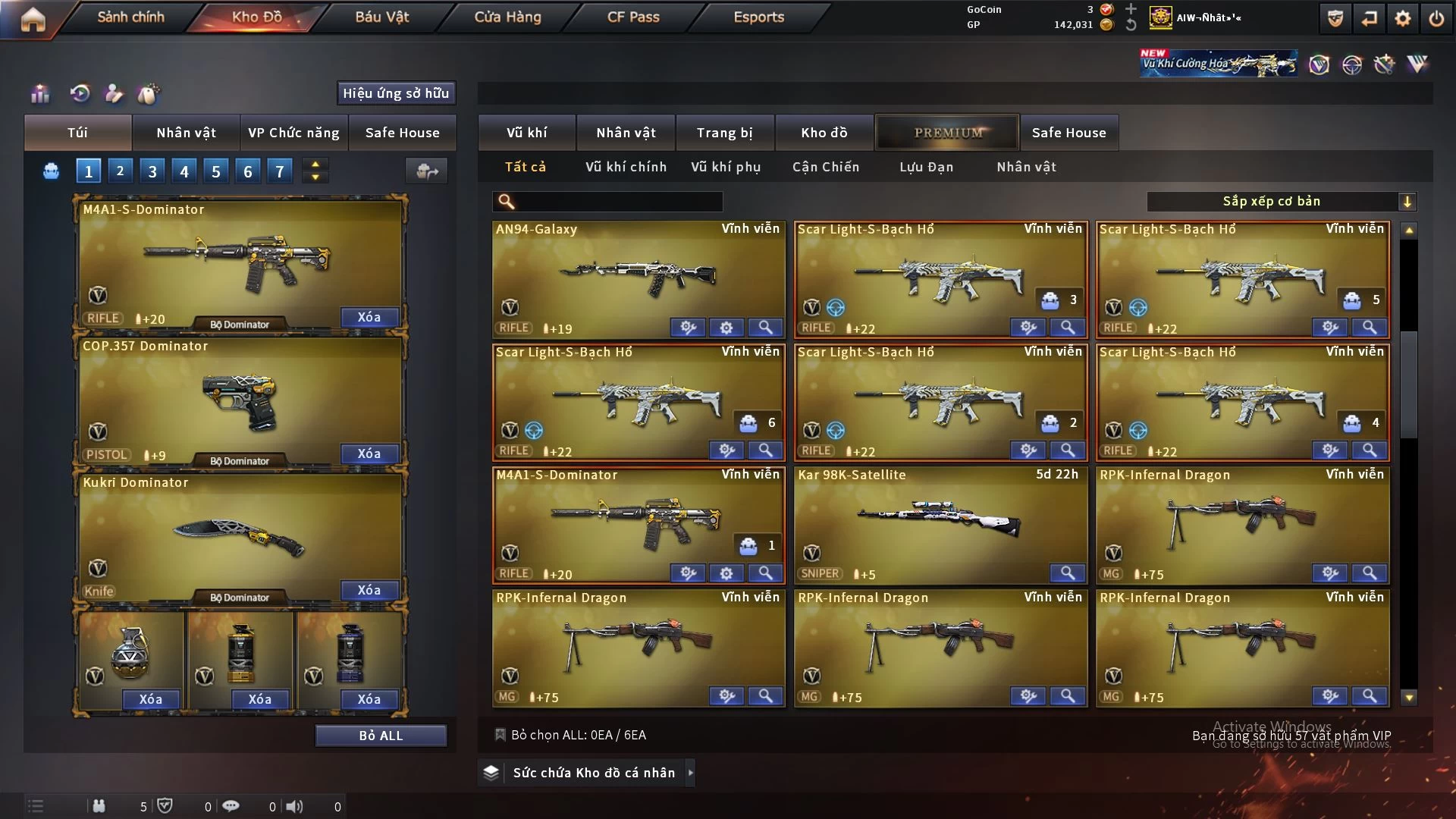Select the Kar 98K-Satellite sniper card
This screenshot has height=819, width=1456.
939,519
